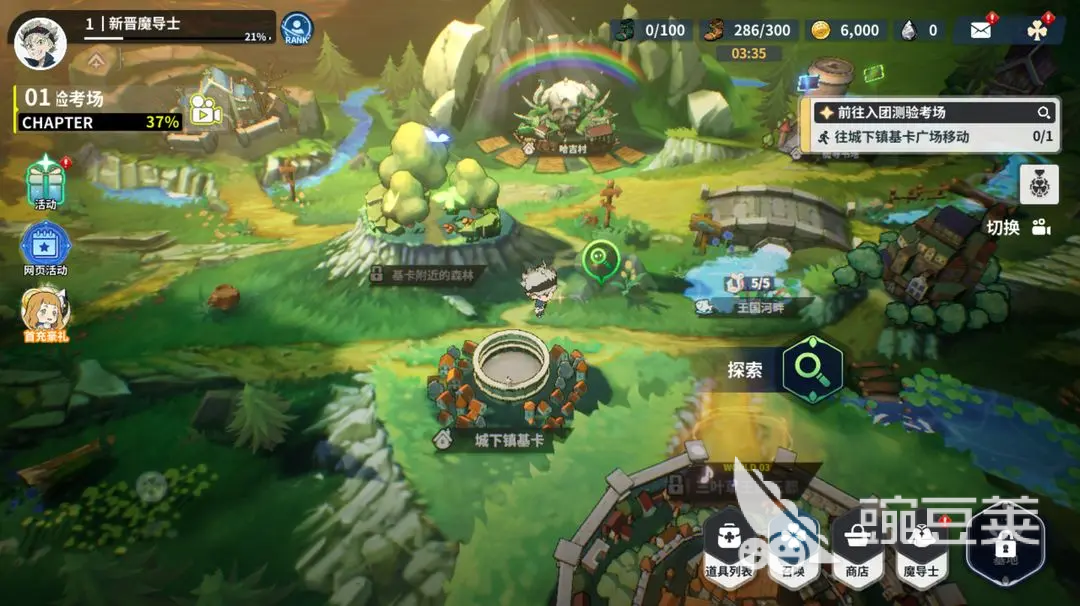Click the quest tracker magnifier icon
This screenshot has width=1080, height=606.
point(1043,113)
